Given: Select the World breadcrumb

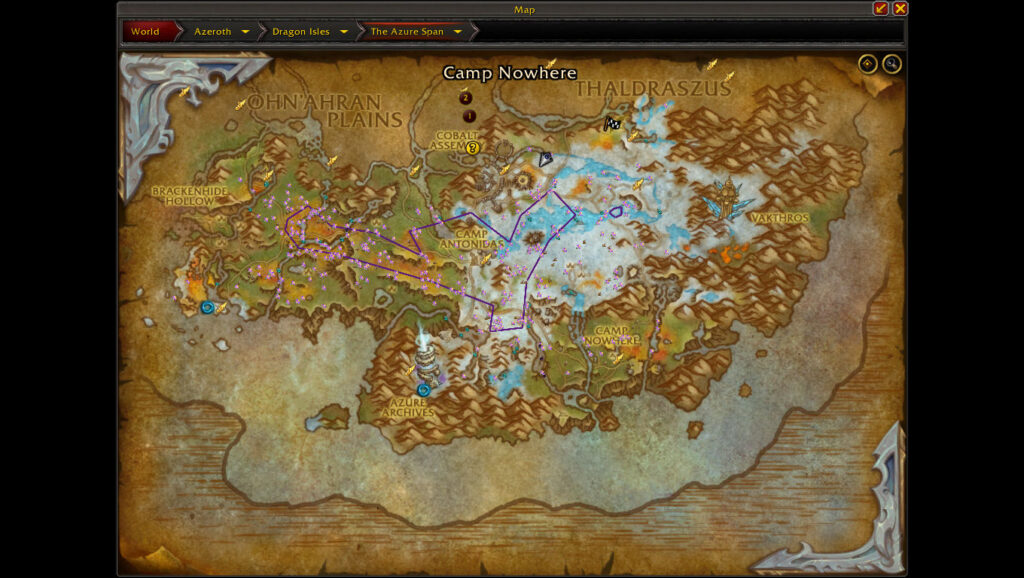Looking at the screenshot, I should point(146,31).
